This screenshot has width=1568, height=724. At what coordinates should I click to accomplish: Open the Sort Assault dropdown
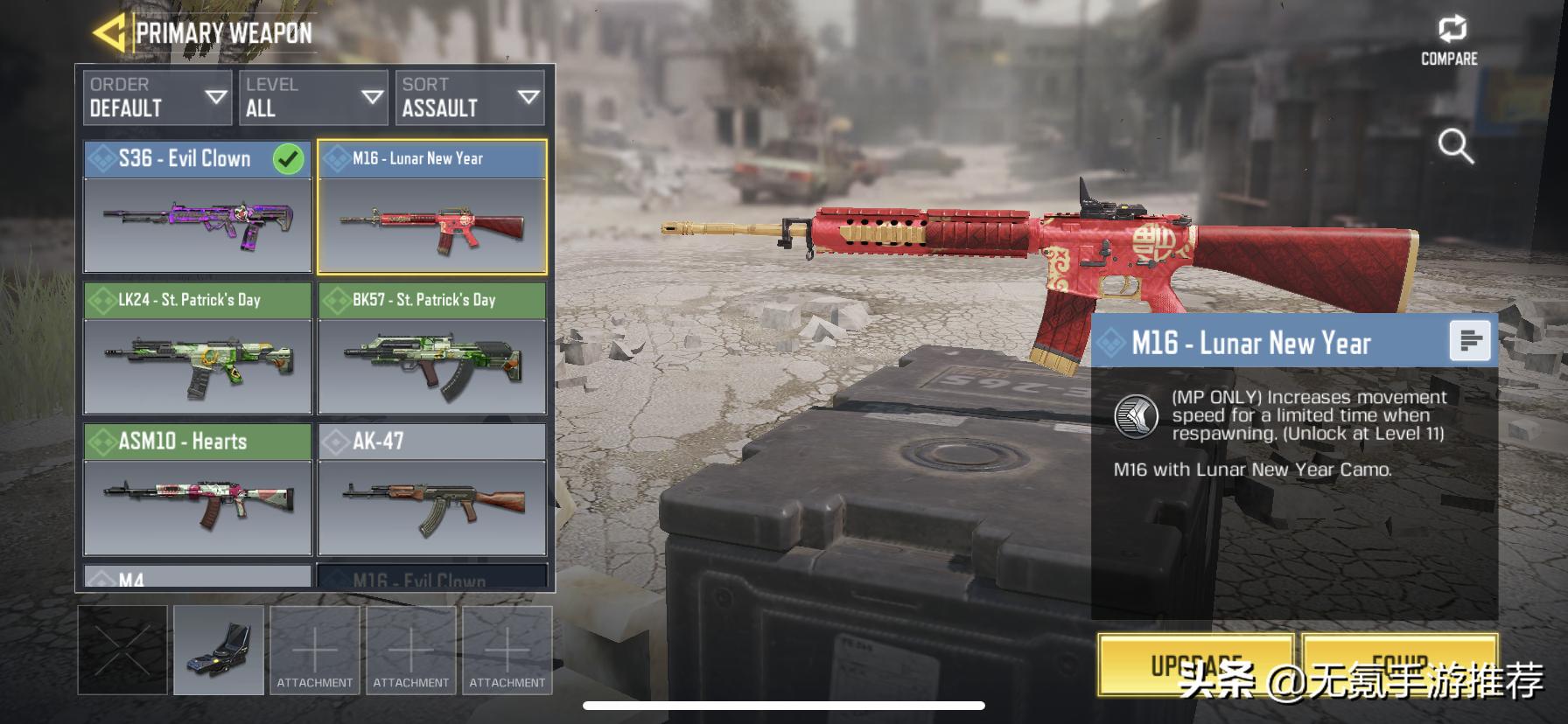(469, 97)
